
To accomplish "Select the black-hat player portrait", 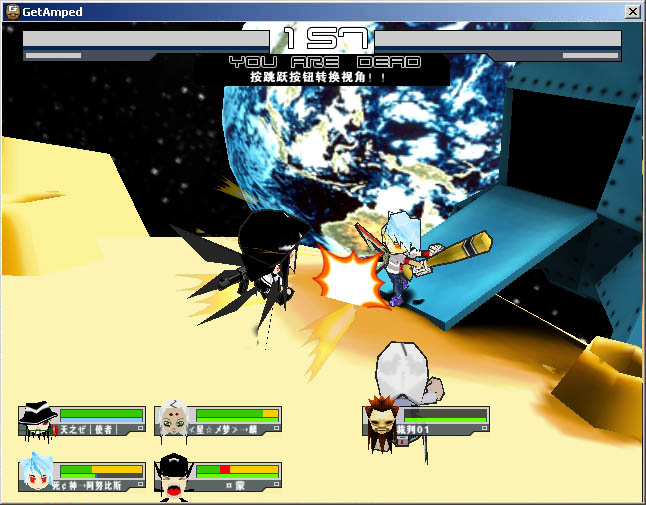I will pos(39,419).
